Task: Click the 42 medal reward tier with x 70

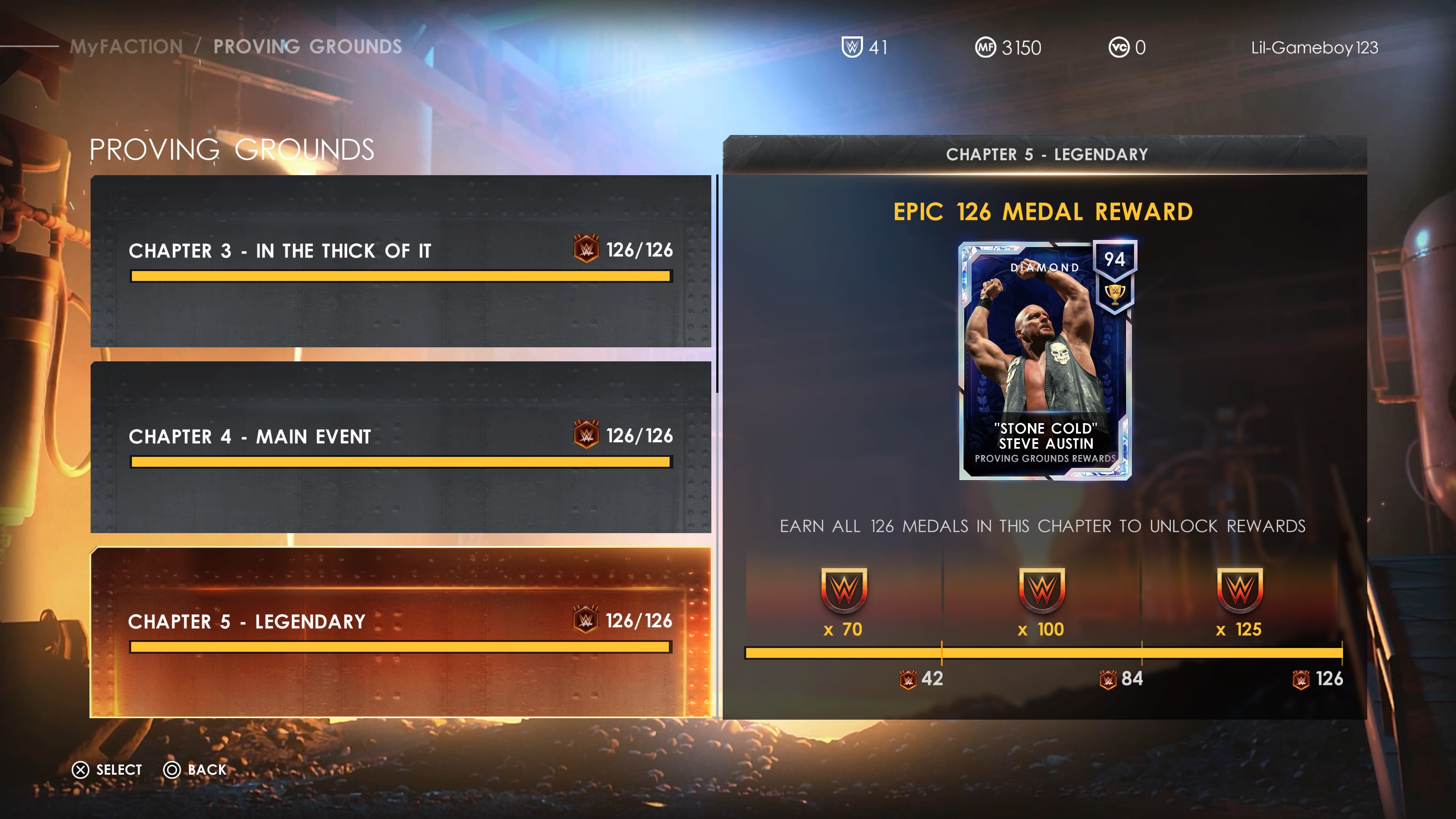Action: click(x=843, y=602)
